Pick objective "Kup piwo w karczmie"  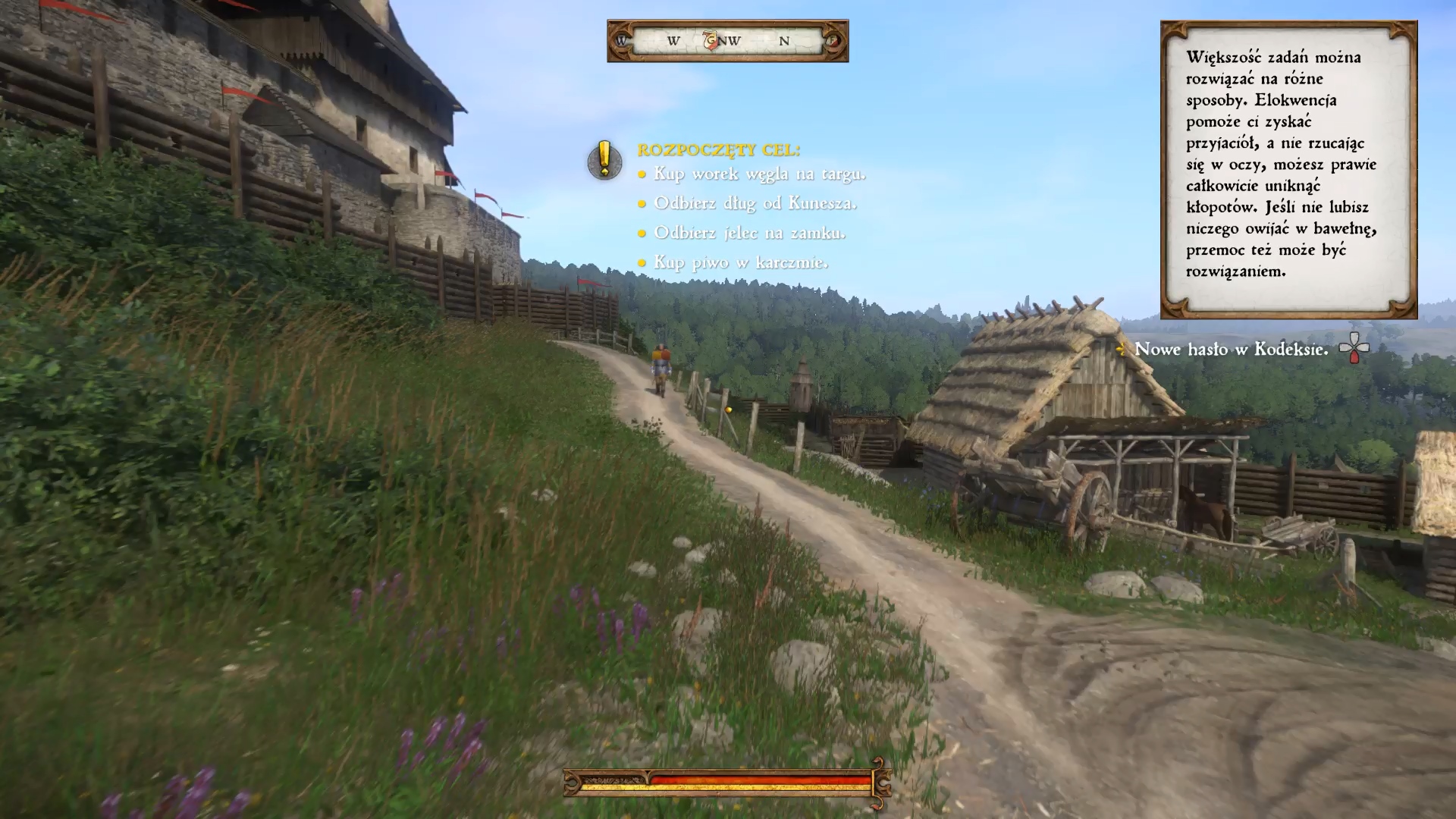click(x=741, y=262)
